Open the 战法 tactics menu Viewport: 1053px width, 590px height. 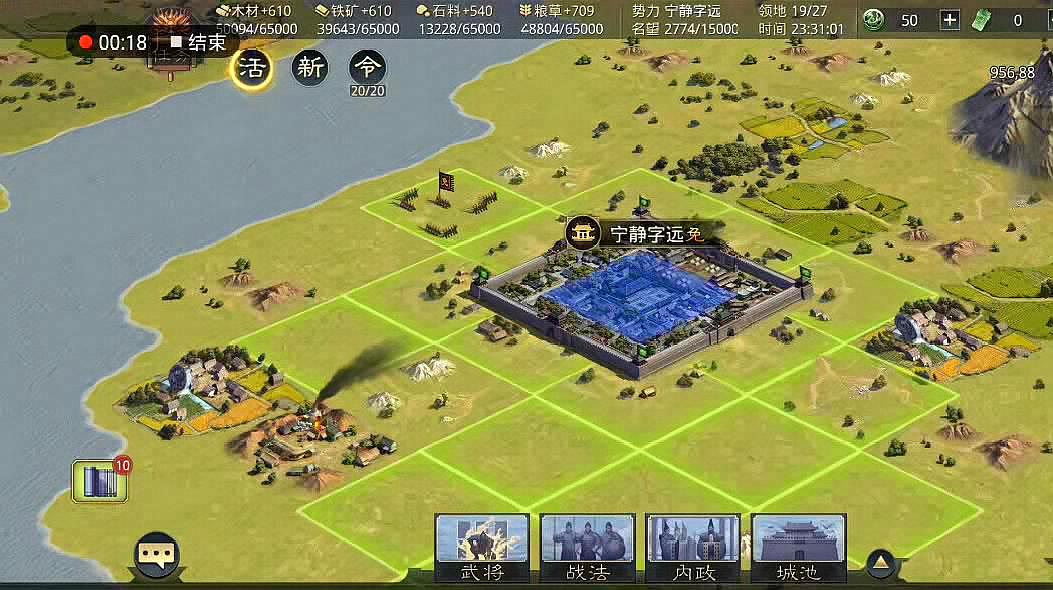pos(587,547)
